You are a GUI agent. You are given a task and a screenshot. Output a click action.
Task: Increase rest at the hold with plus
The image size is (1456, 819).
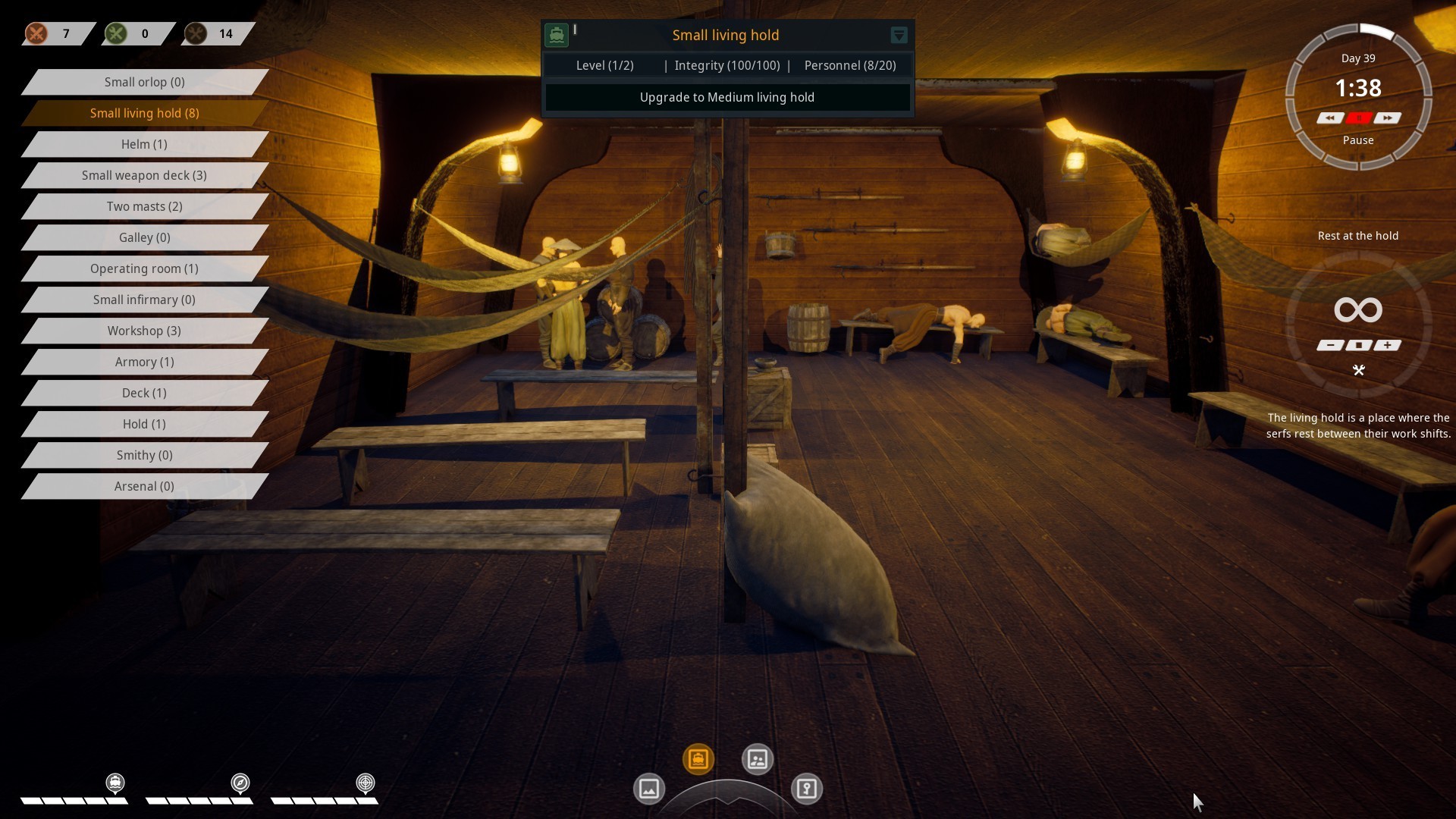pos(1387,346)
